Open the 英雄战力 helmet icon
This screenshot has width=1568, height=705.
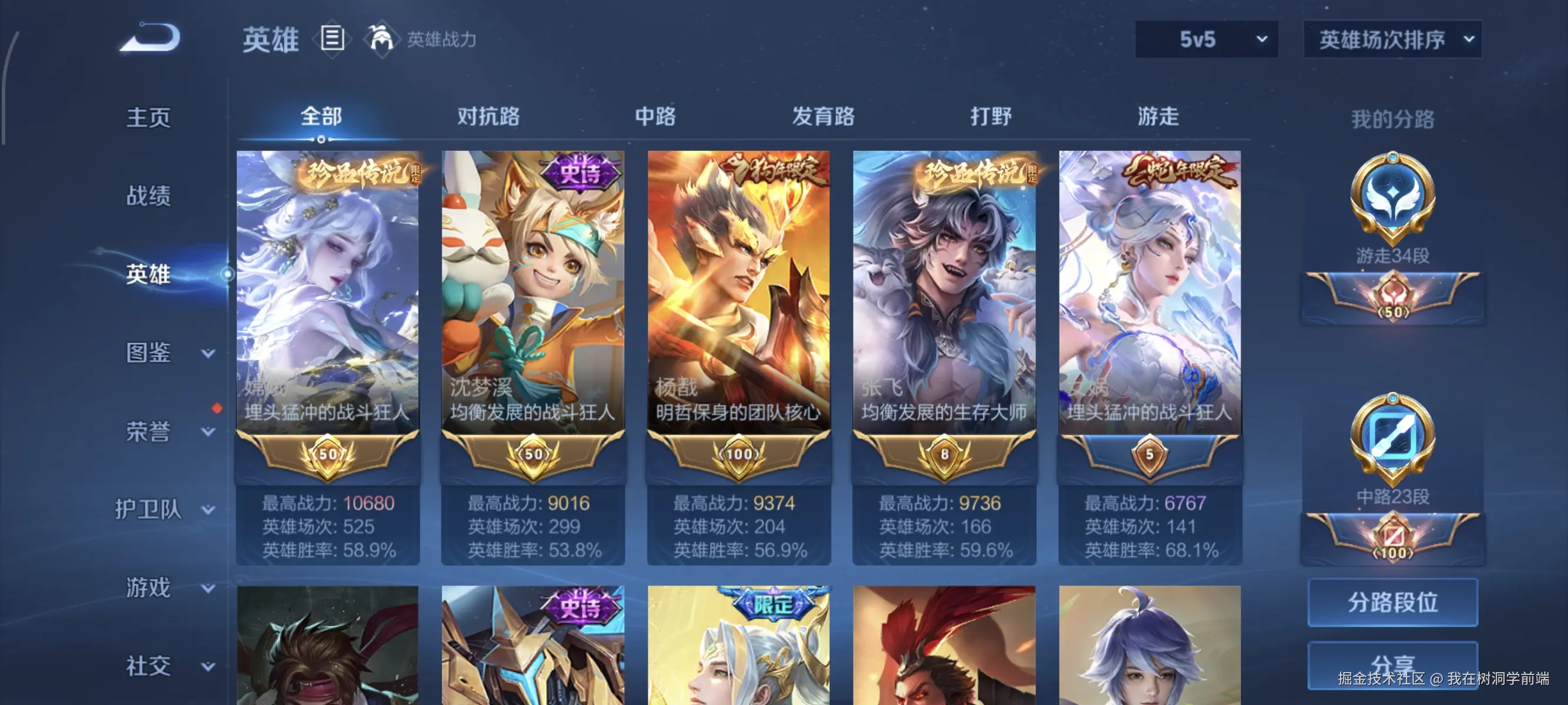[381, 39]
